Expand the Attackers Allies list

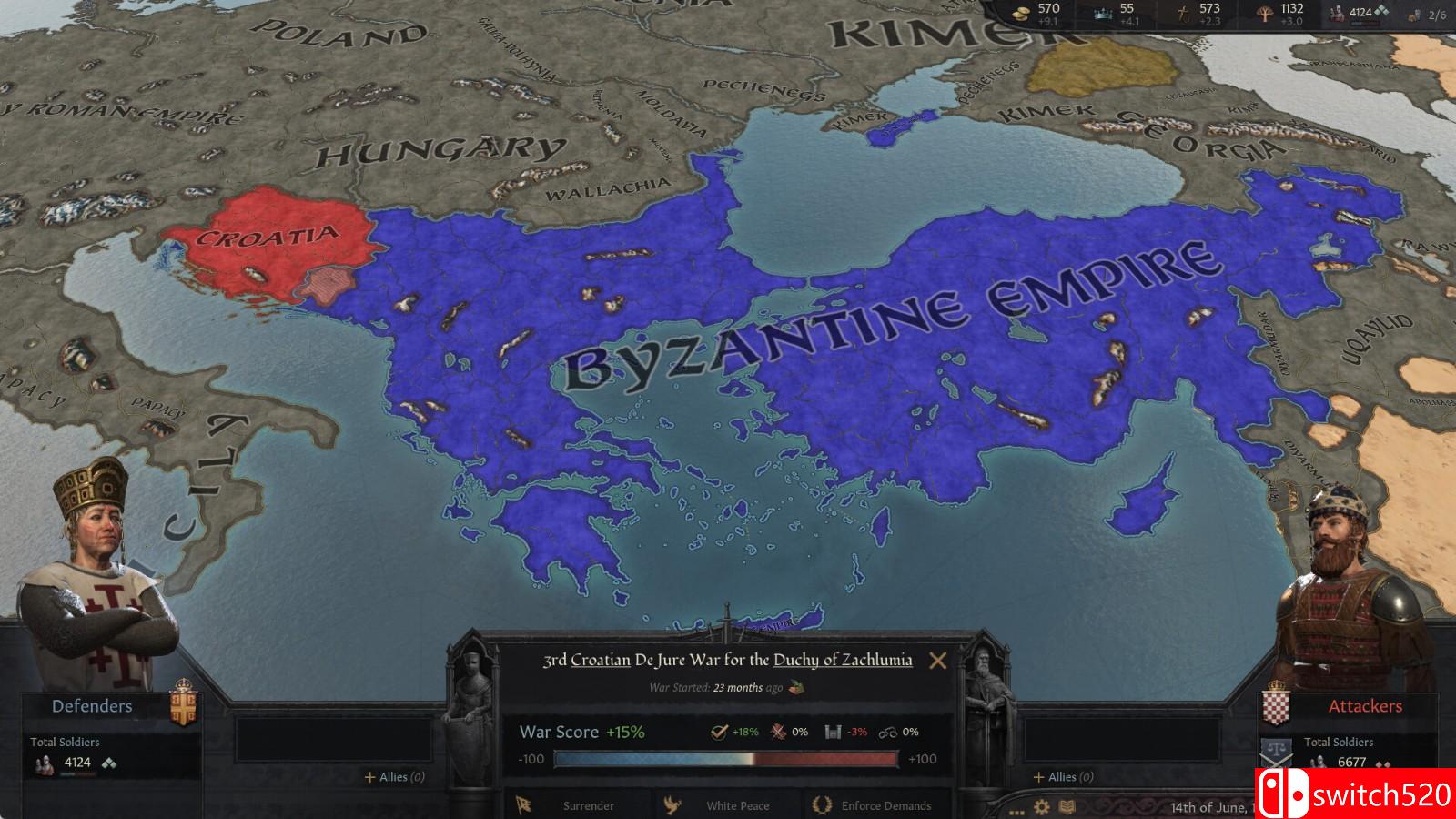[x=1062, y=778]
